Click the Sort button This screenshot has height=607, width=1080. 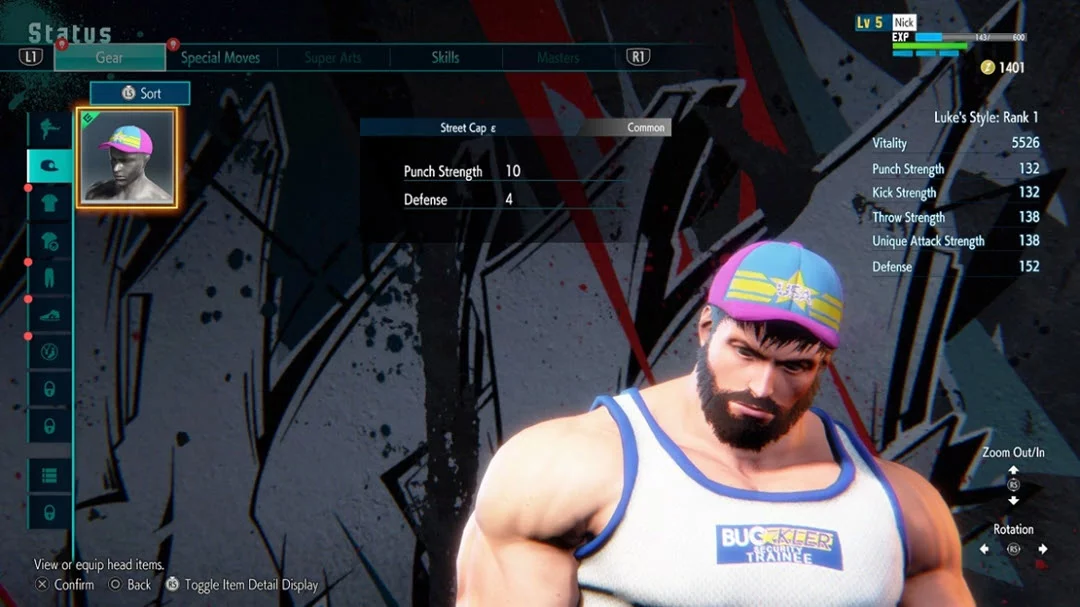pyautogui.click(x=140, y=93)
